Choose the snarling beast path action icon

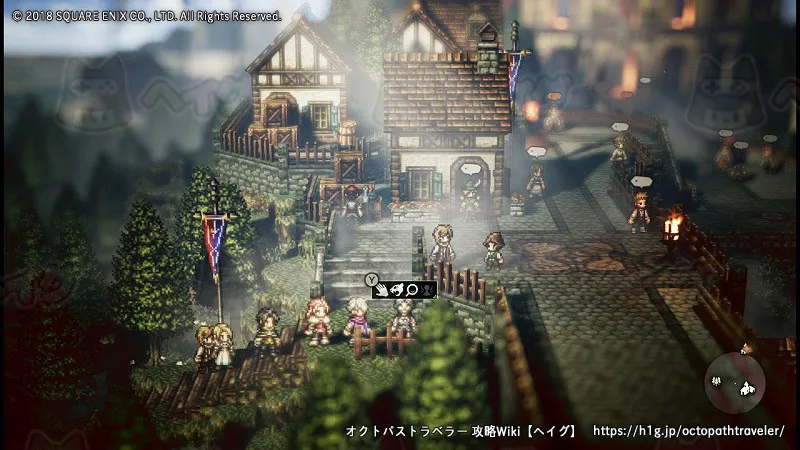[398, 290]
